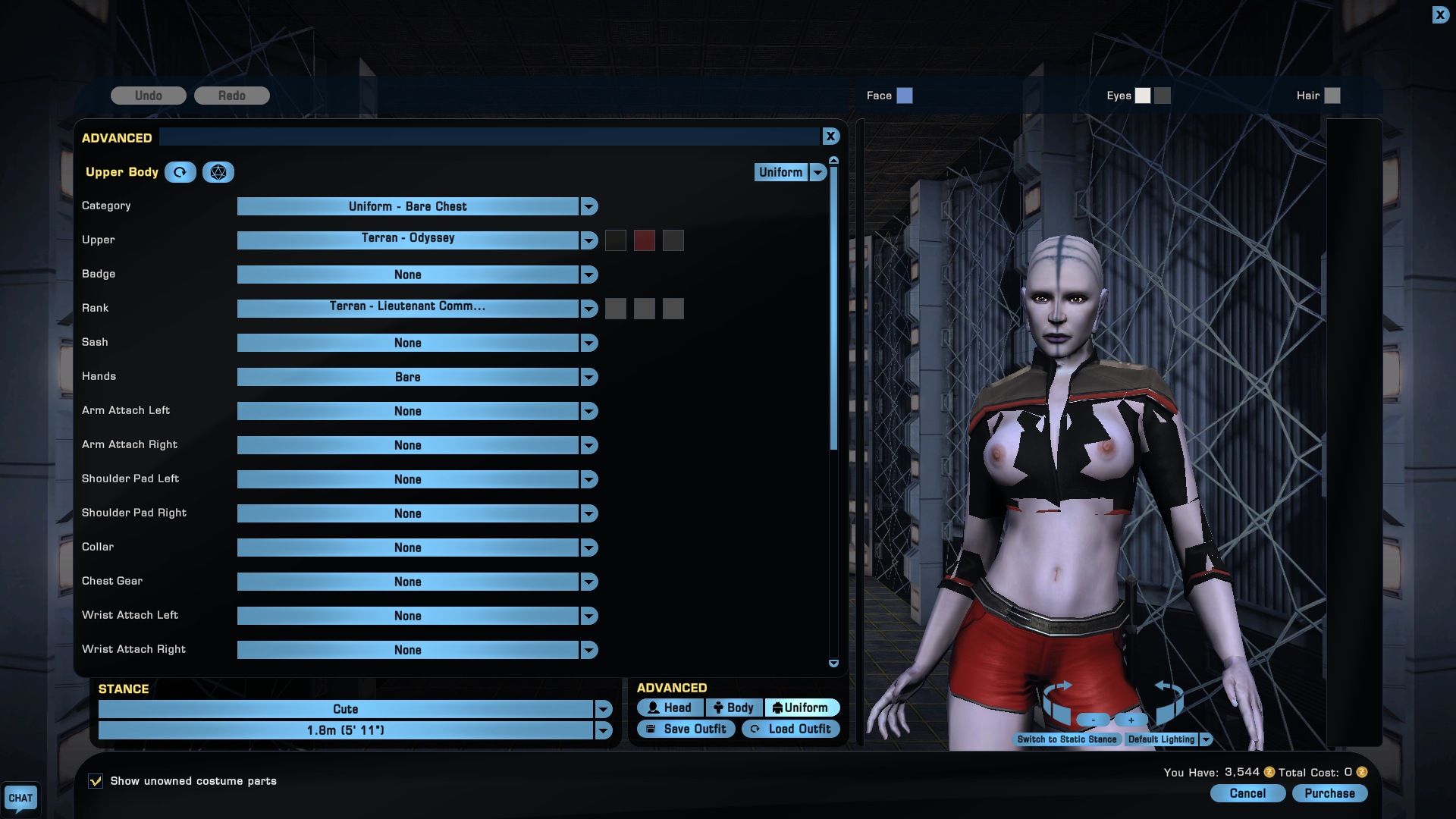Viewport: 1456px width, 819px height.
Task: Close the Advanced panel
Action: pos(830,136)
